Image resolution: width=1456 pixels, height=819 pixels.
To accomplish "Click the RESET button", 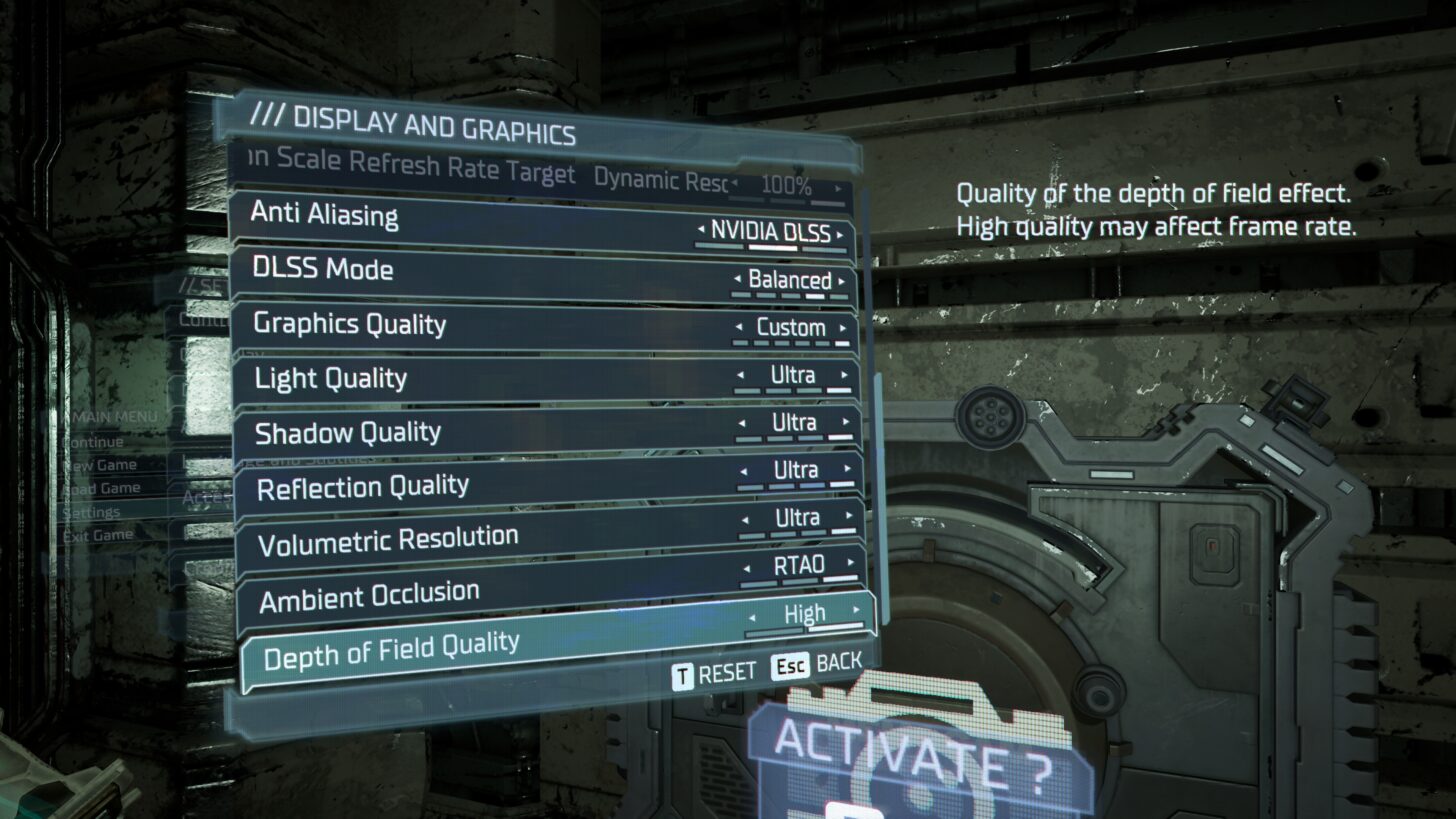I will point(714,674).
